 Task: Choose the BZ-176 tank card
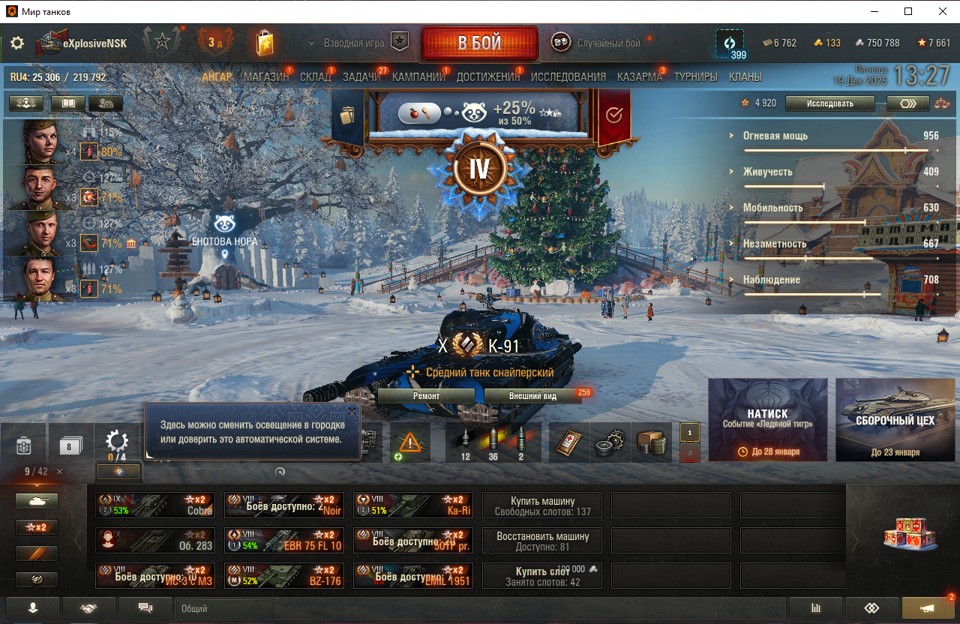pyautogui.click(x=285, y=575)
